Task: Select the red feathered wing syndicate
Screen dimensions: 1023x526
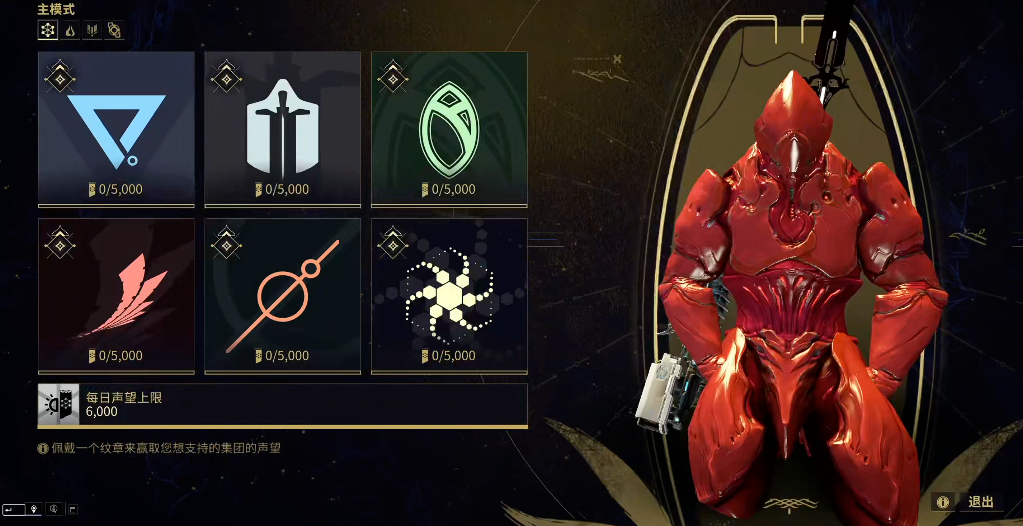Action: pos(116,296)
